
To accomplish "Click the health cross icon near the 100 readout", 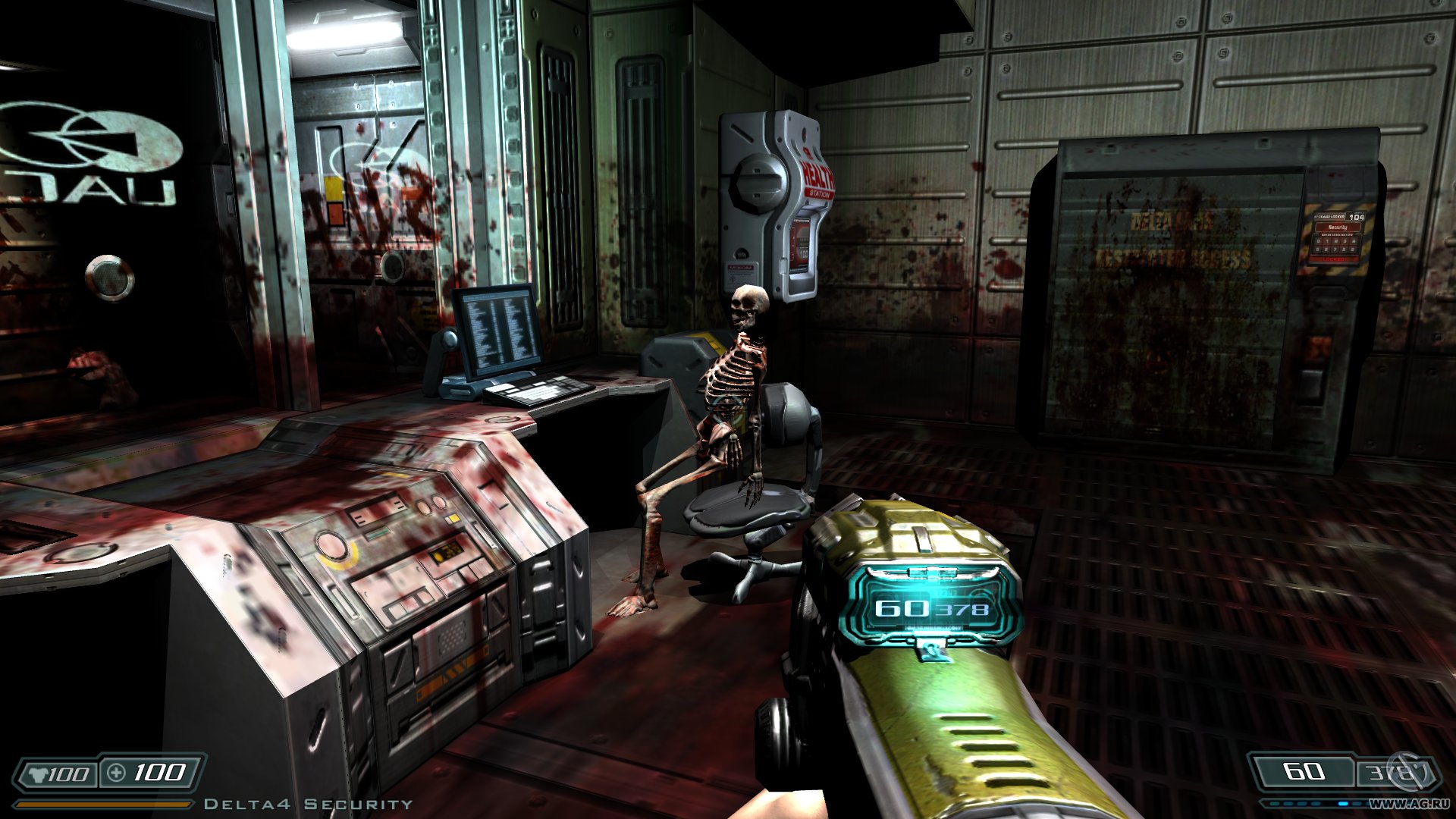I will pyautogui.click(x=116, y=773).
